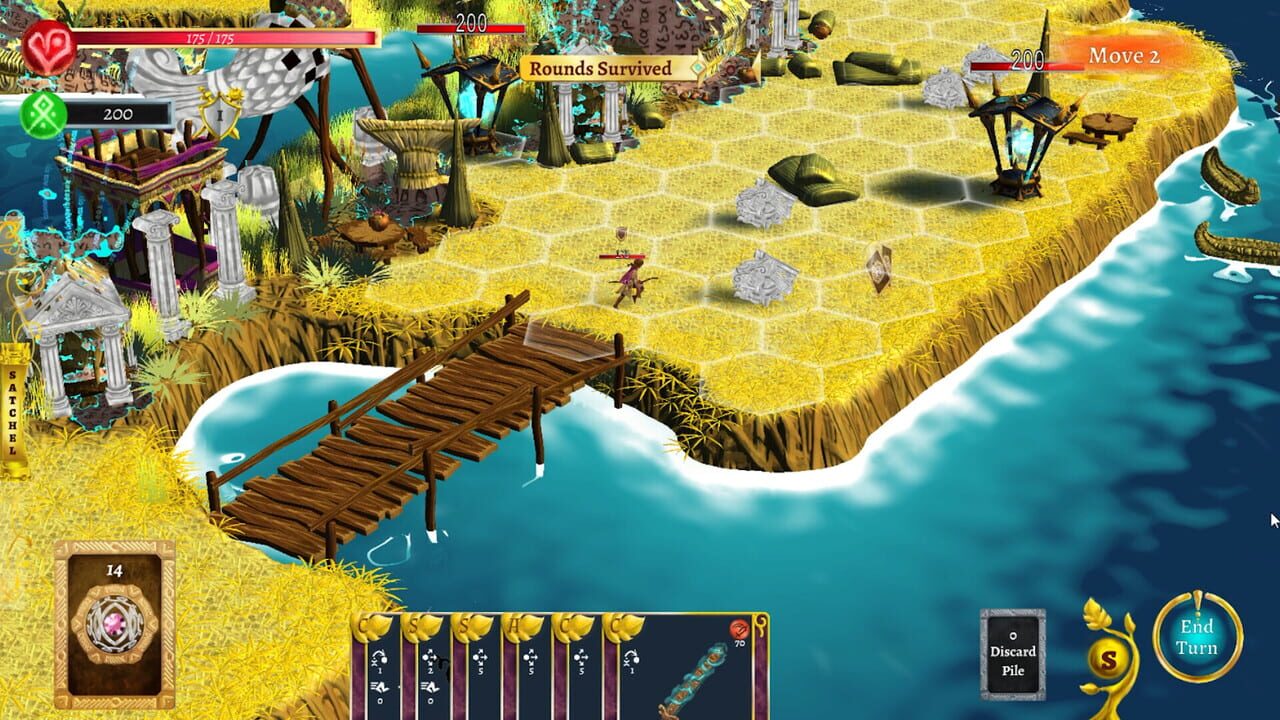This screenshot has height=720, width=1280.
Task: Click the movement icon on the leftmost C card
Action: (x=378, y=658)
